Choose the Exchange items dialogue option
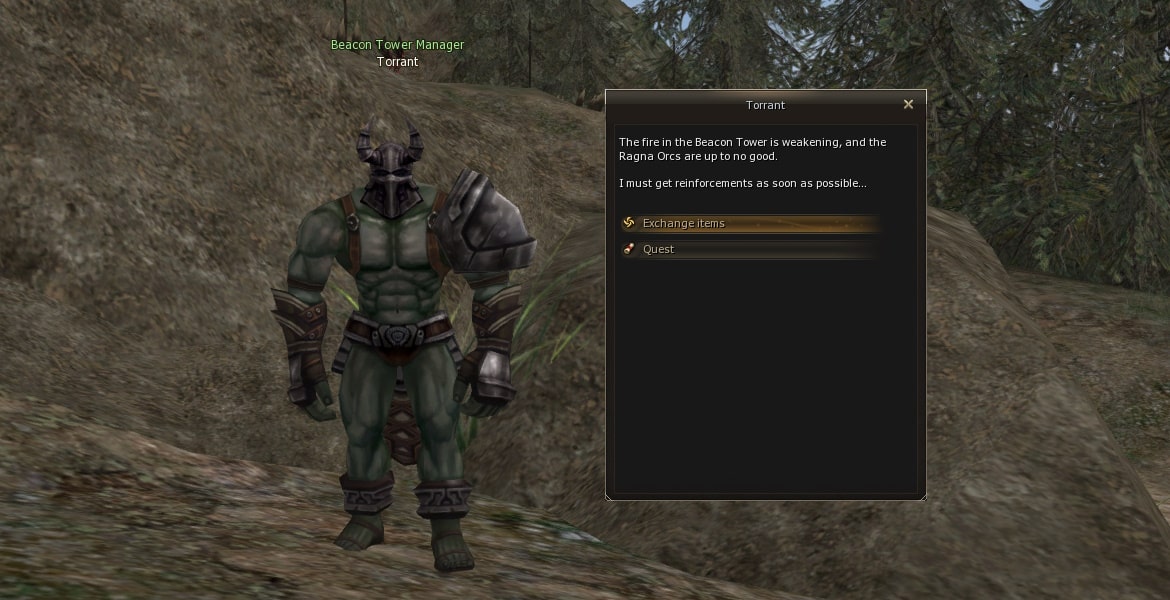 tap(684, 224)
